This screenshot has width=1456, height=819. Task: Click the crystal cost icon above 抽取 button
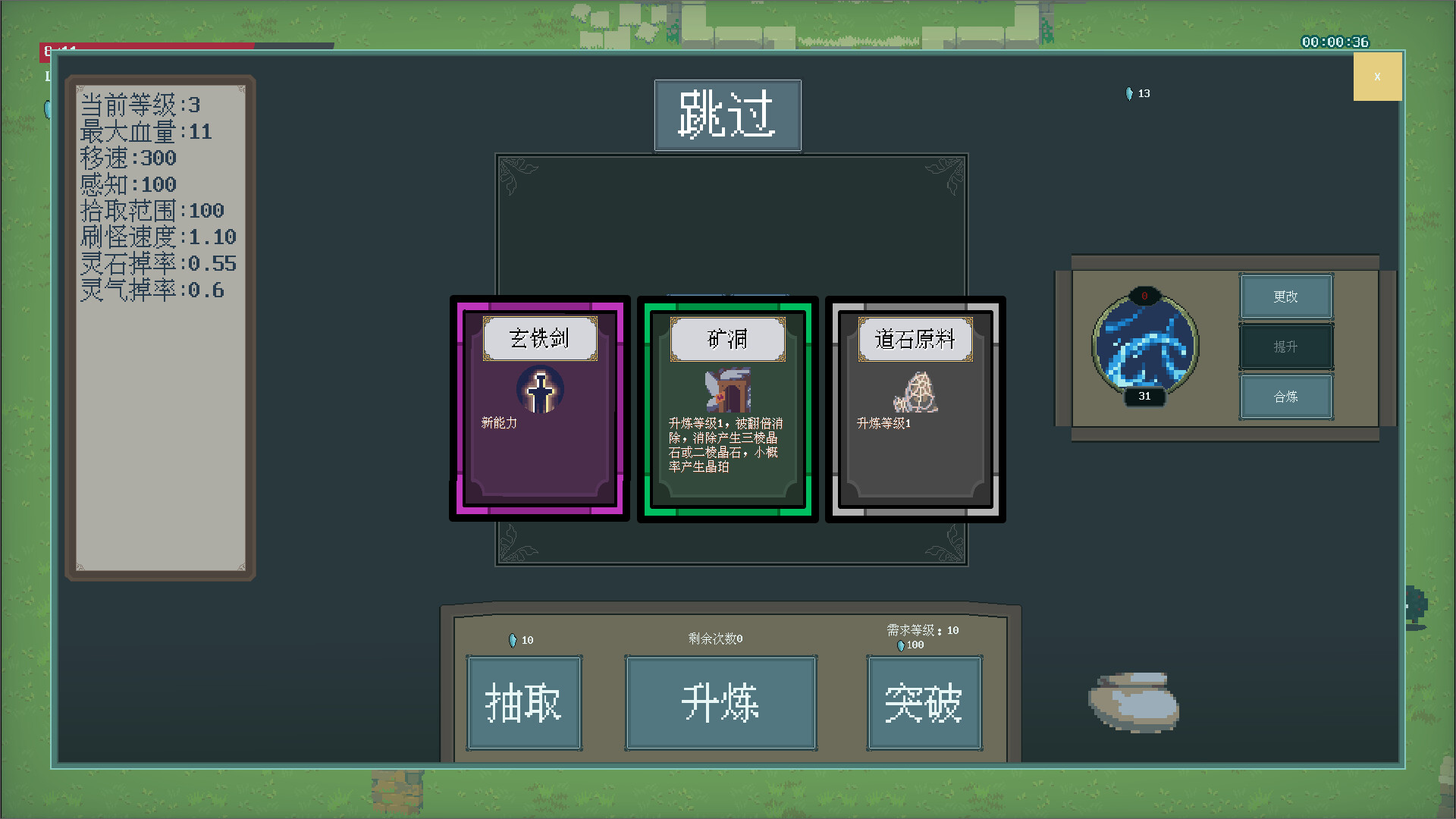513,640
